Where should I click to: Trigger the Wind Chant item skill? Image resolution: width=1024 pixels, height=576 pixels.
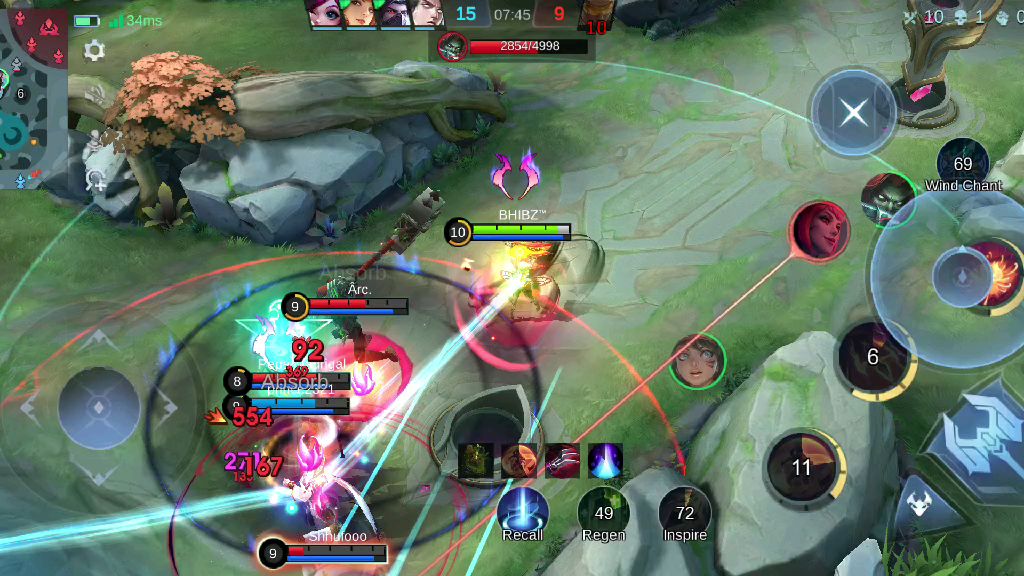(963, 165)
